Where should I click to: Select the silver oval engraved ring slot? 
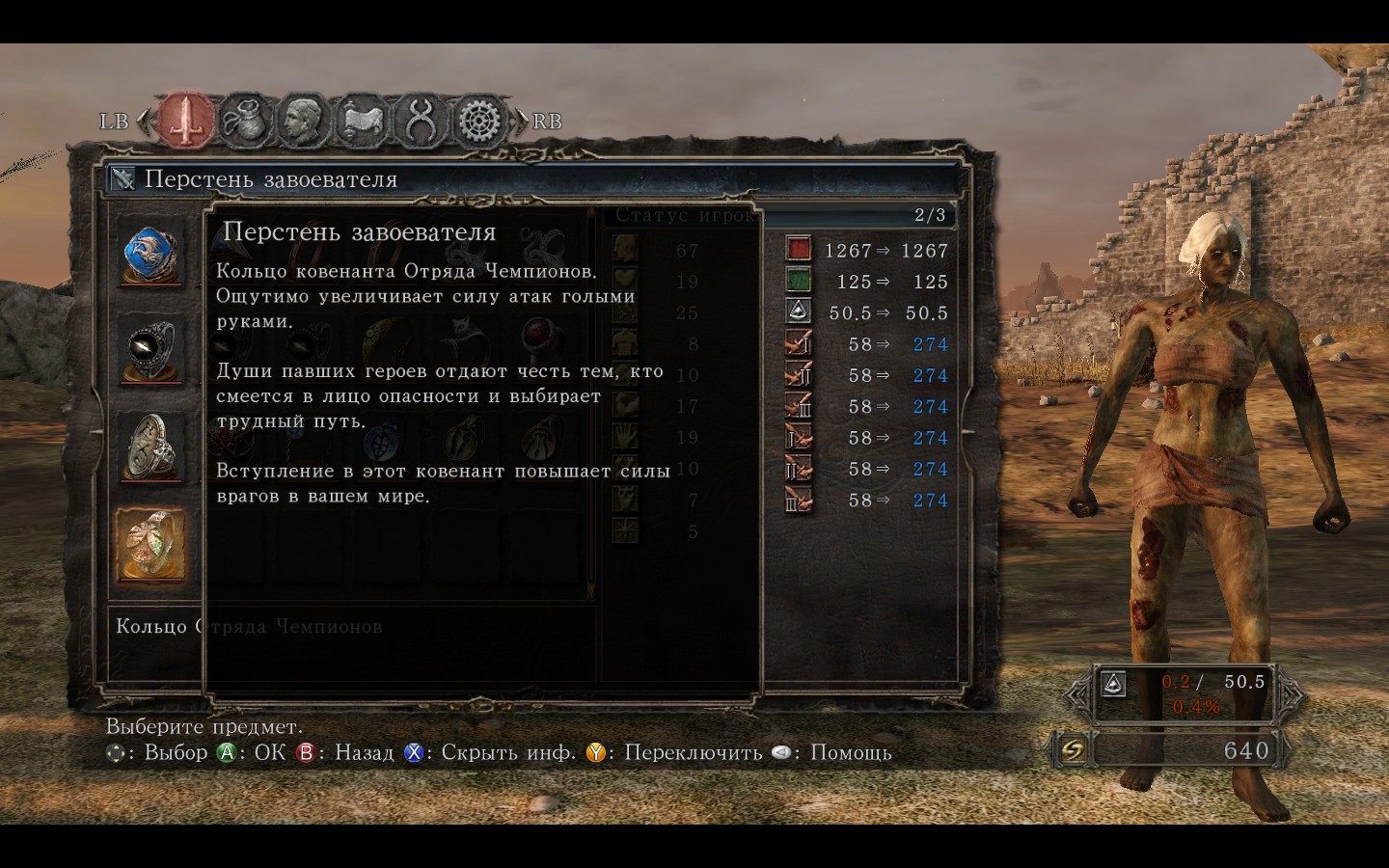[x=151, y=447]
